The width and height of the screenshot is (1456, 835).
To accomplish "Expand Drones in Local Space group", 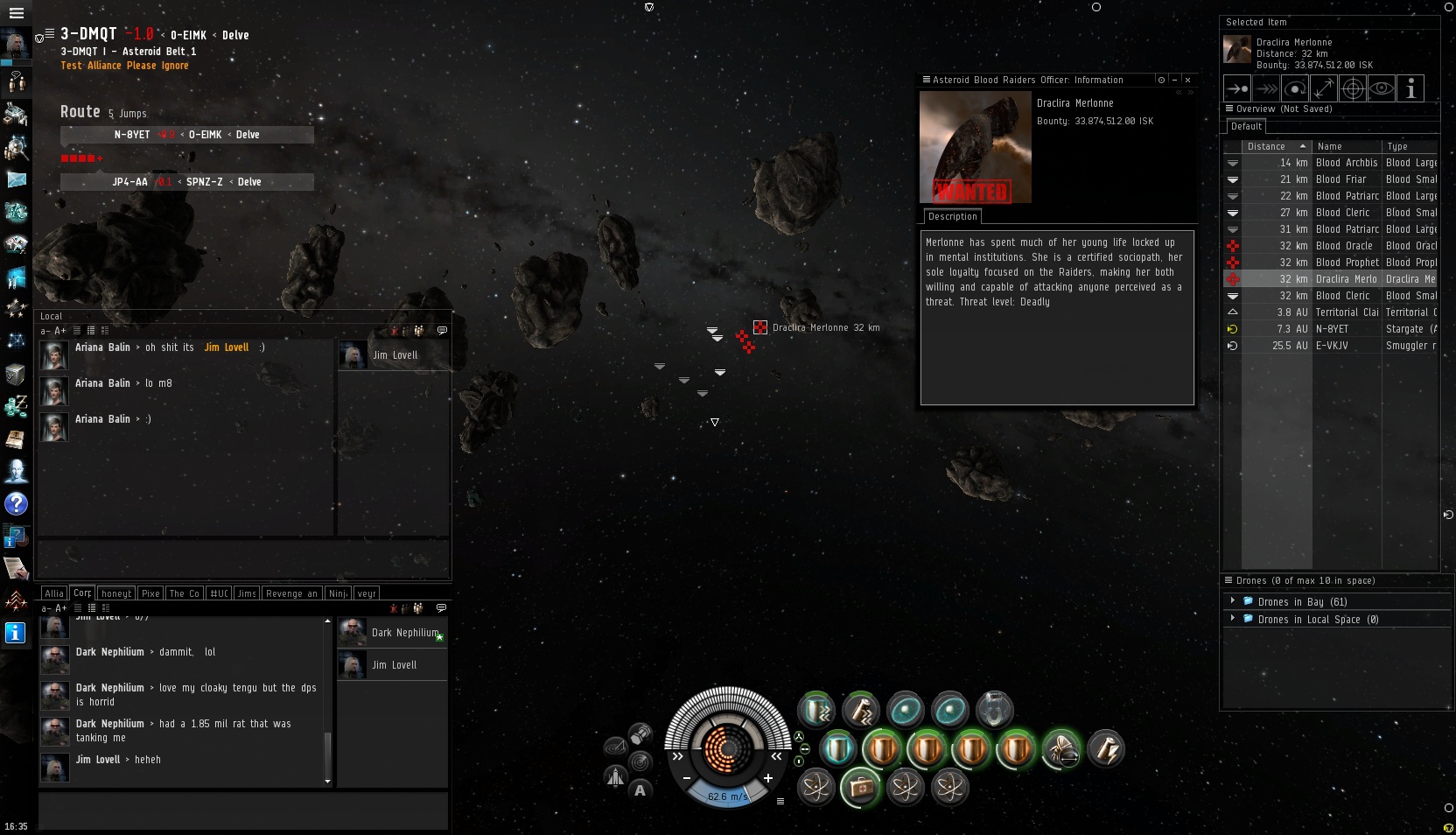I will (x=1232, y=619).
